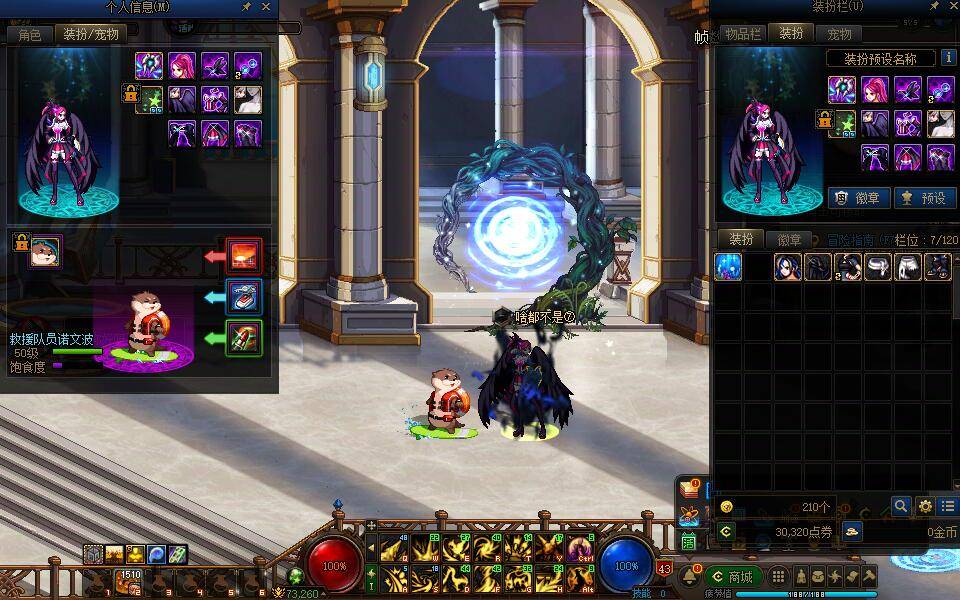Viewport: 960px width, 600px height.
Task: Select the rocket pet skill with green border
Action: coord(244,338)
